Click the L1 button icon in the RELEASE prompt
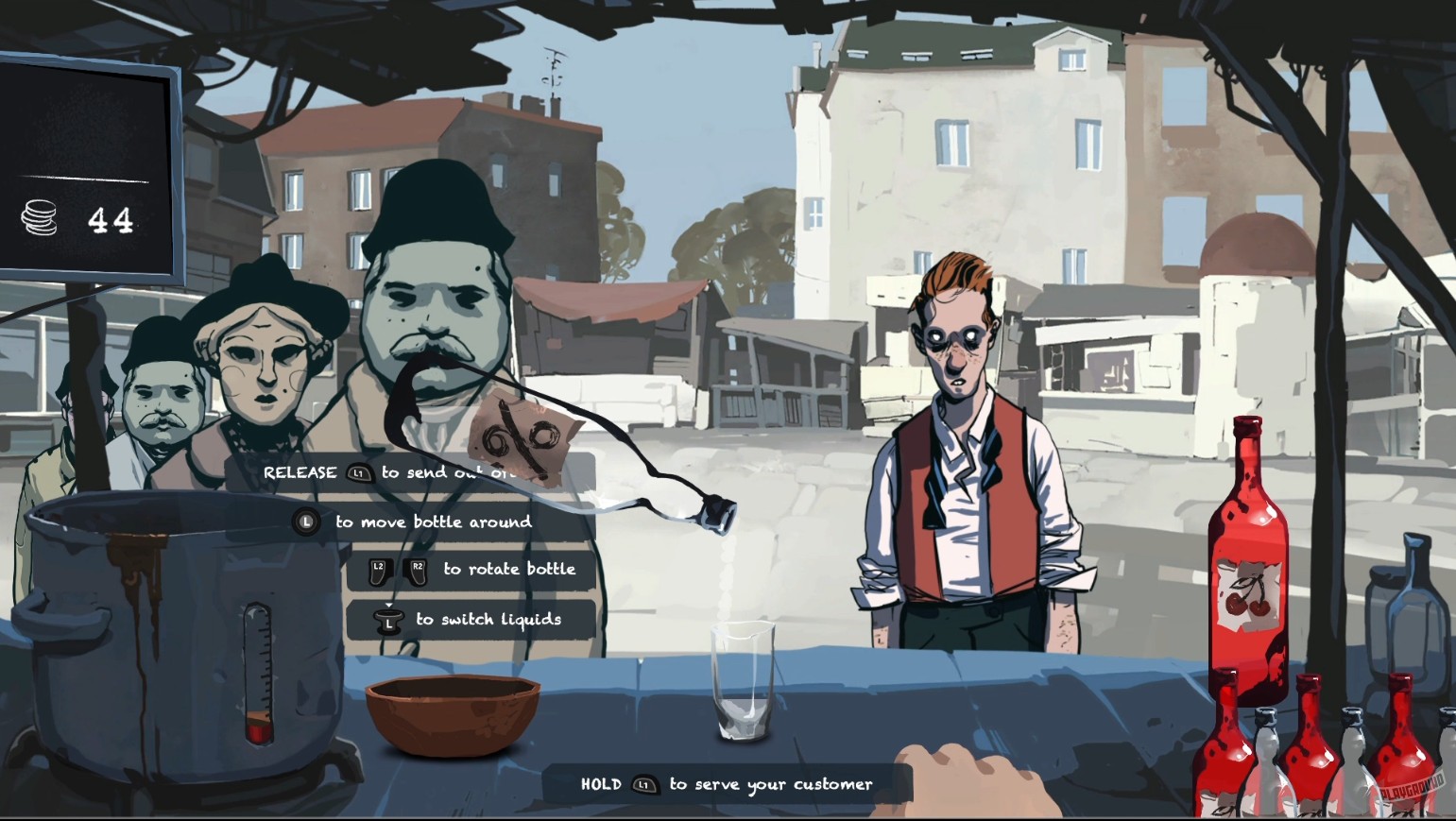This screenshot has width=1456, height=821. coord(357,472)
